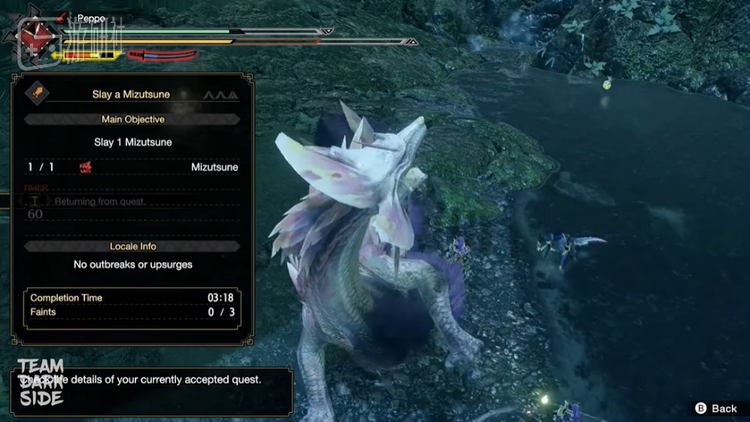
Task: Click the Team Darkside watermark logo
Action: pyautogui.click(x=40, y=382)
